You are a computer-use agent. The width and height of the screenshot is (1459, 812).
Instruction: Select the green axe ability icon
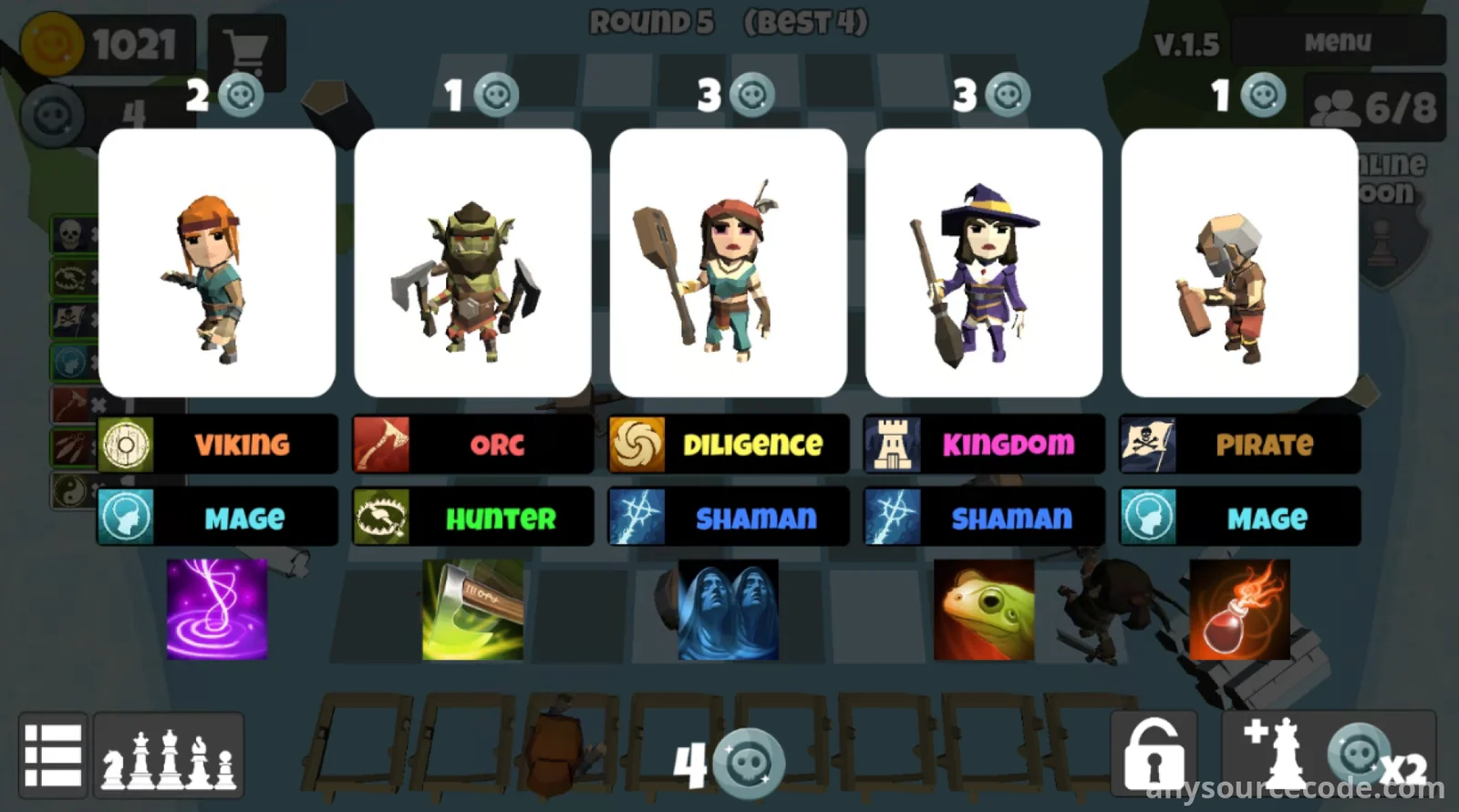[x=472, y=609]
